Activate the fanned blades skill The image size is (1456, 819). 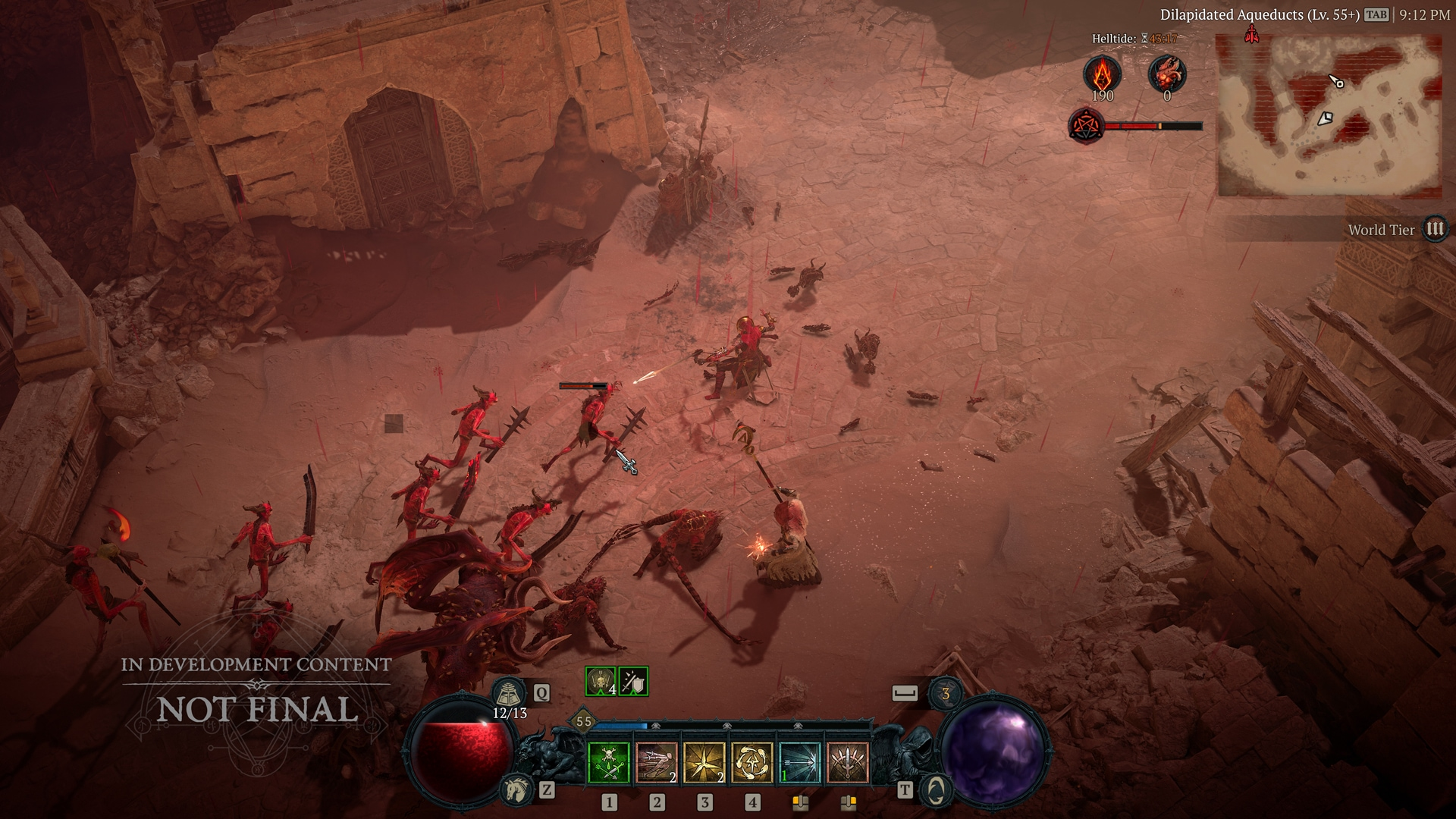click(x=847, y=762)
